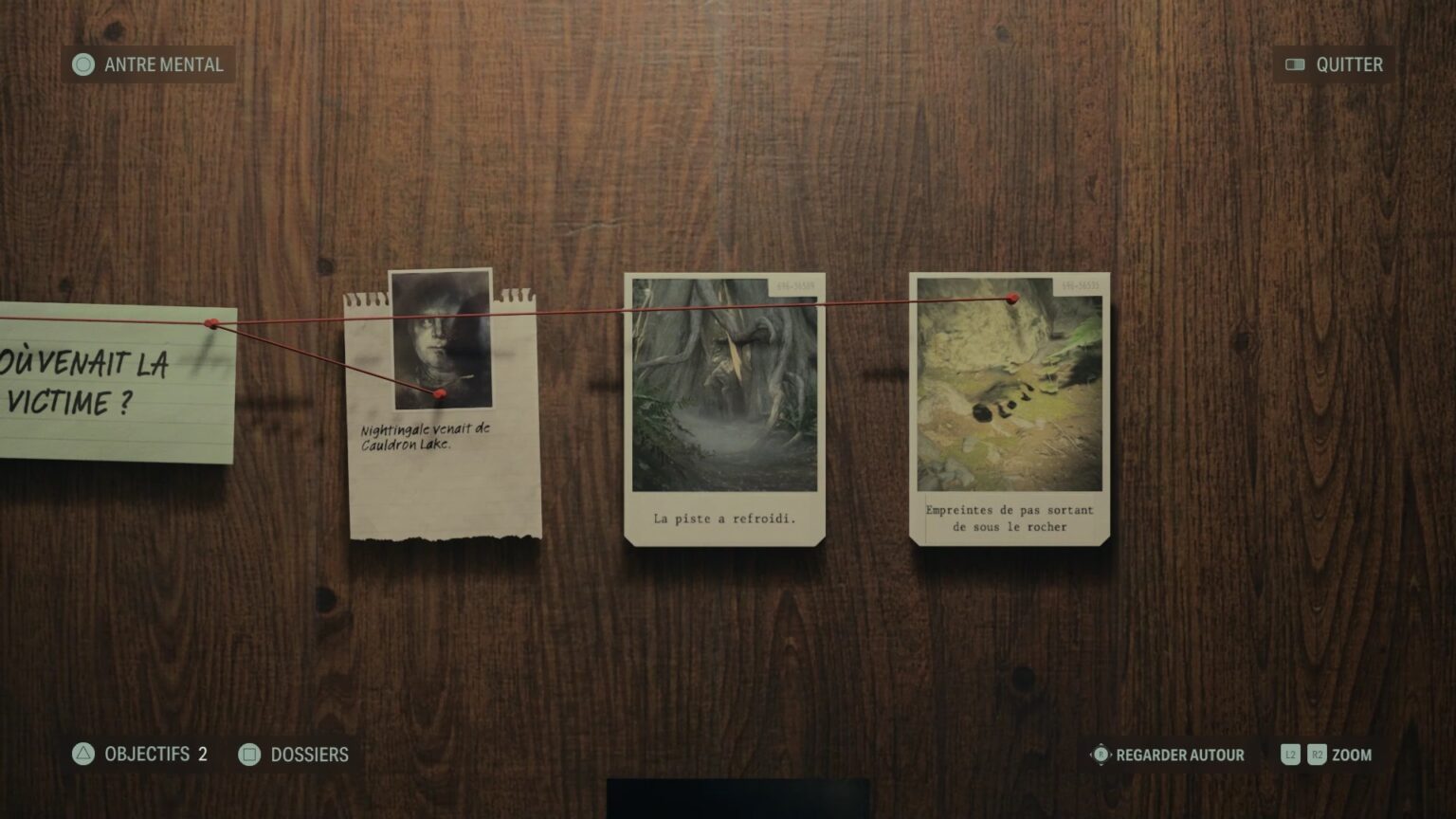Click the square icon beside Dossiers
The height and width of the screenshot is (819, 1456).
(x=249, y=755)
